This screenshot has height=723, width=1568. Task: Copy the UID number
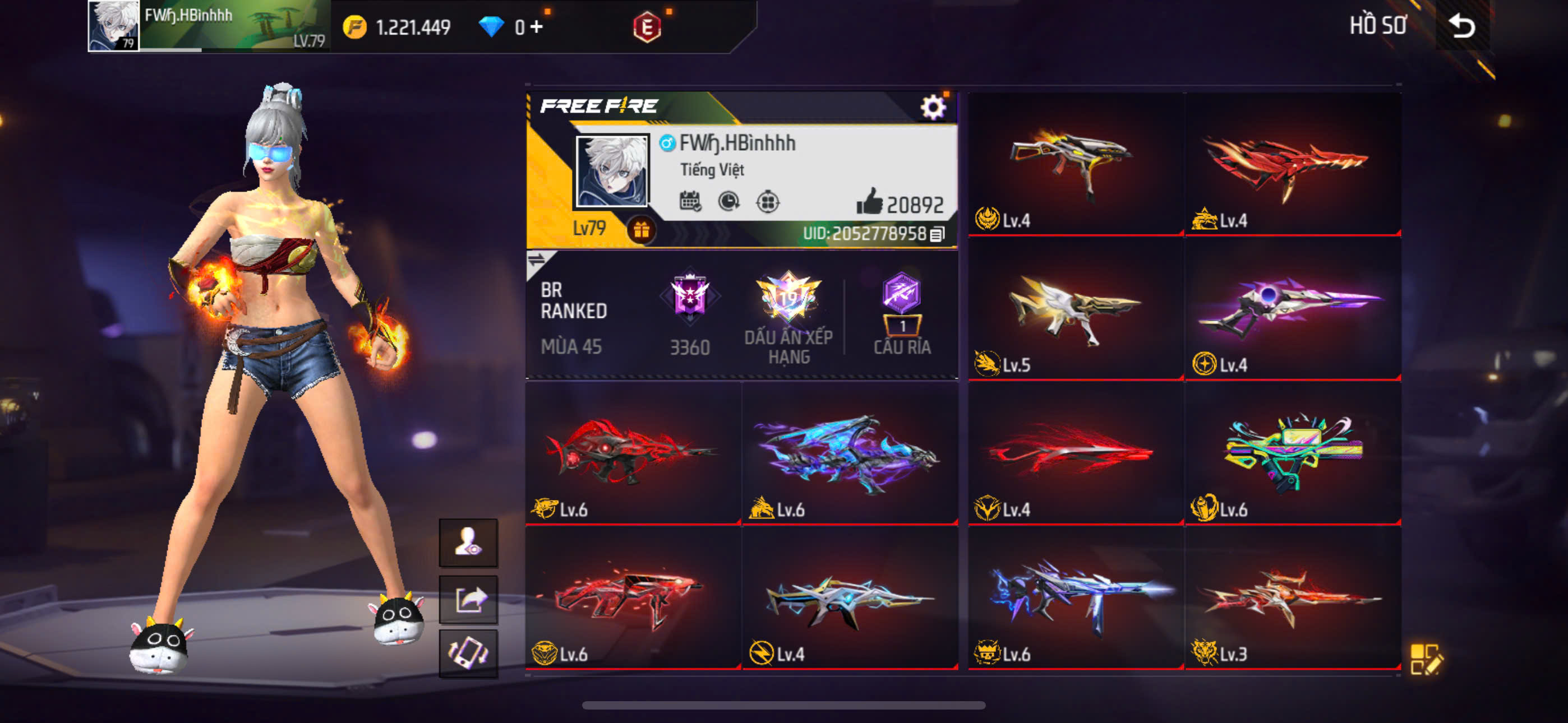tap(938, 234)
